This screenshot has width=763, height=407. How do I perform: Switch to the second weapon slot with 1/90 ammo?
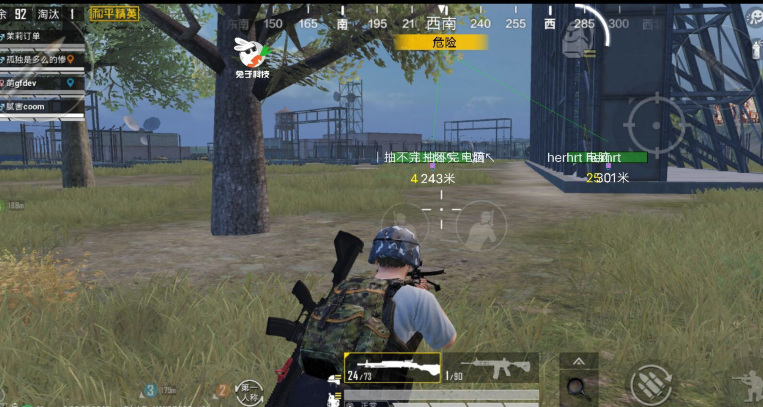pos(491,368)
